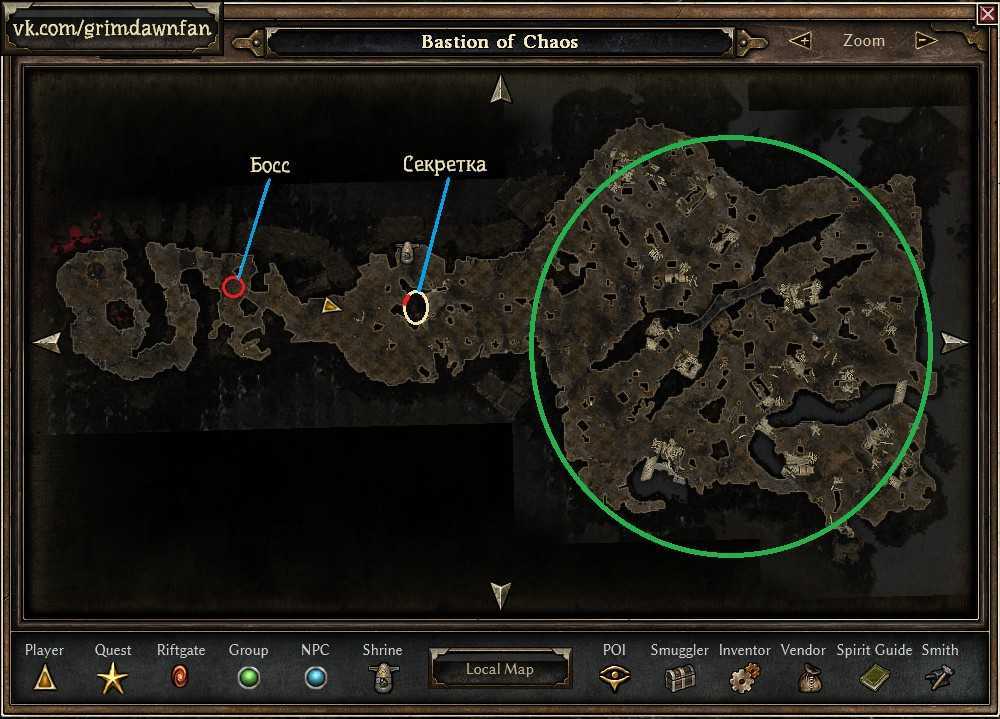Toggle the Riftgate legend icon
1000x719 pixels.
coord(180,678)
